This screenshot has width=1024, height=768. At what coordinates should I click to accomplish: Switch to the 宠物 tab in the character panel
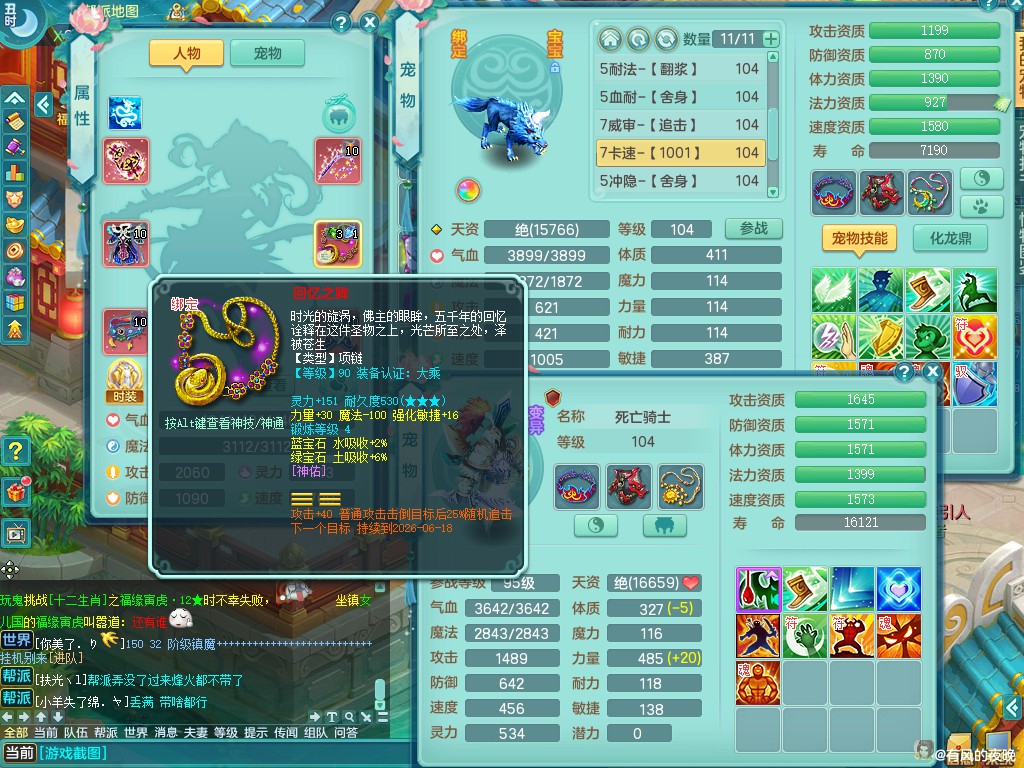point(267,54)
